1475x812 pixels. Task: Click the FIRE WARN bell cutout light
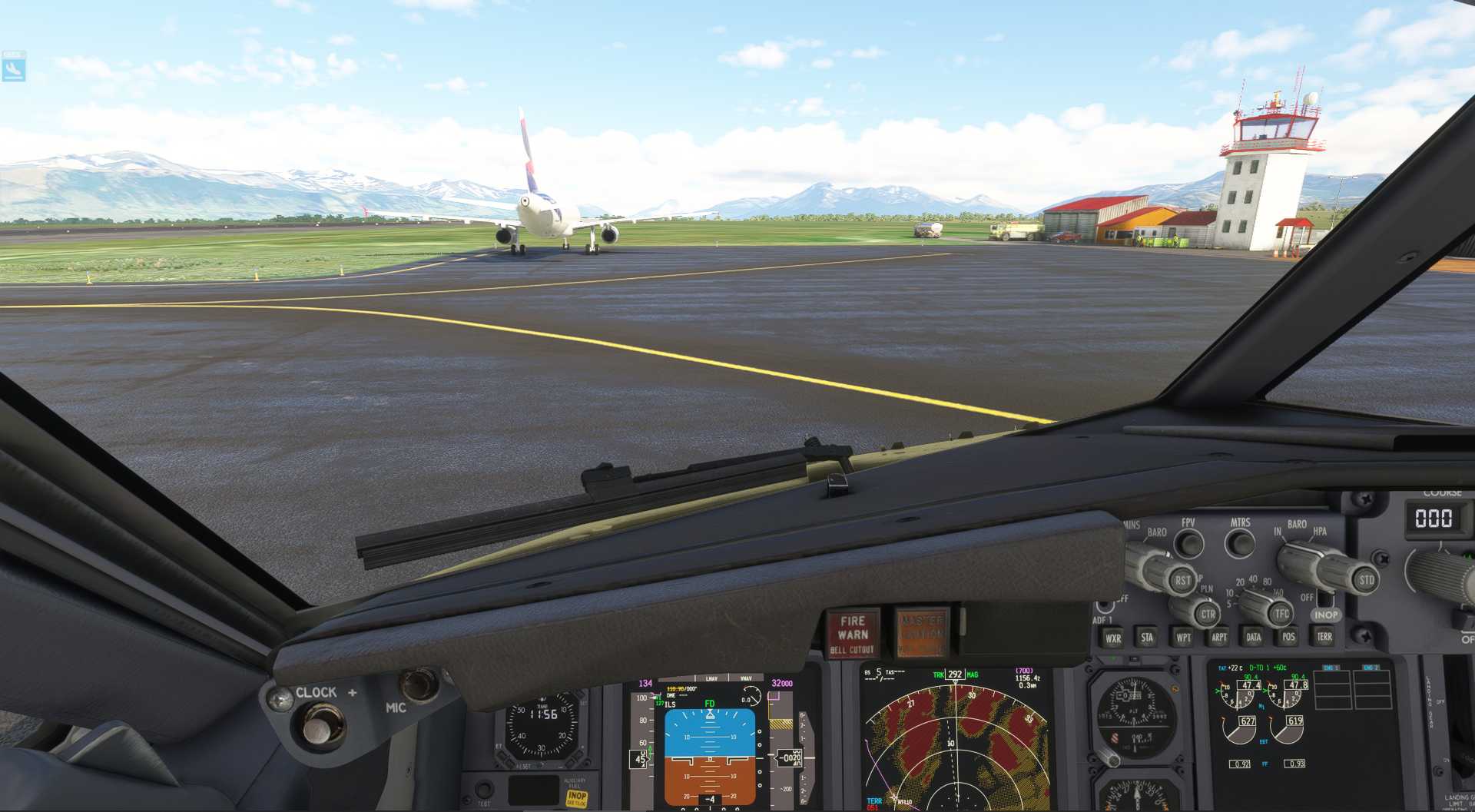tap(852, 634)
